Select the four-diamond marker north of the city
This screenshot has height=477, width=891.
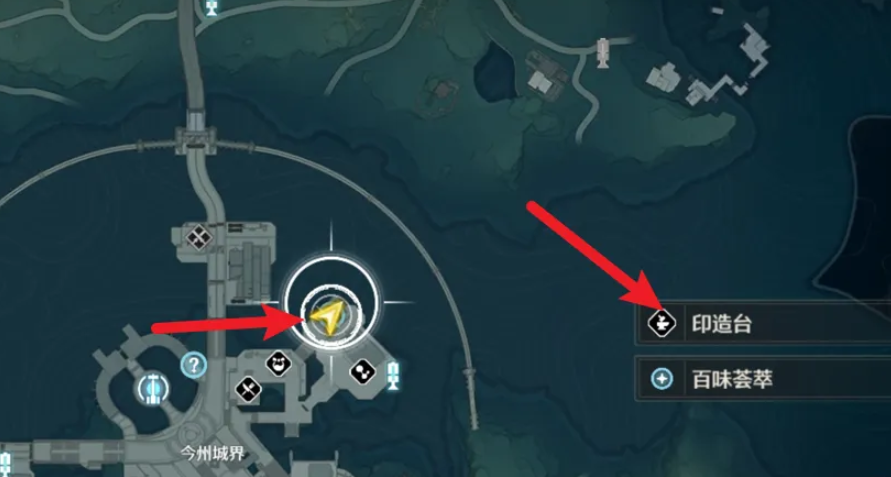[198, 237]
